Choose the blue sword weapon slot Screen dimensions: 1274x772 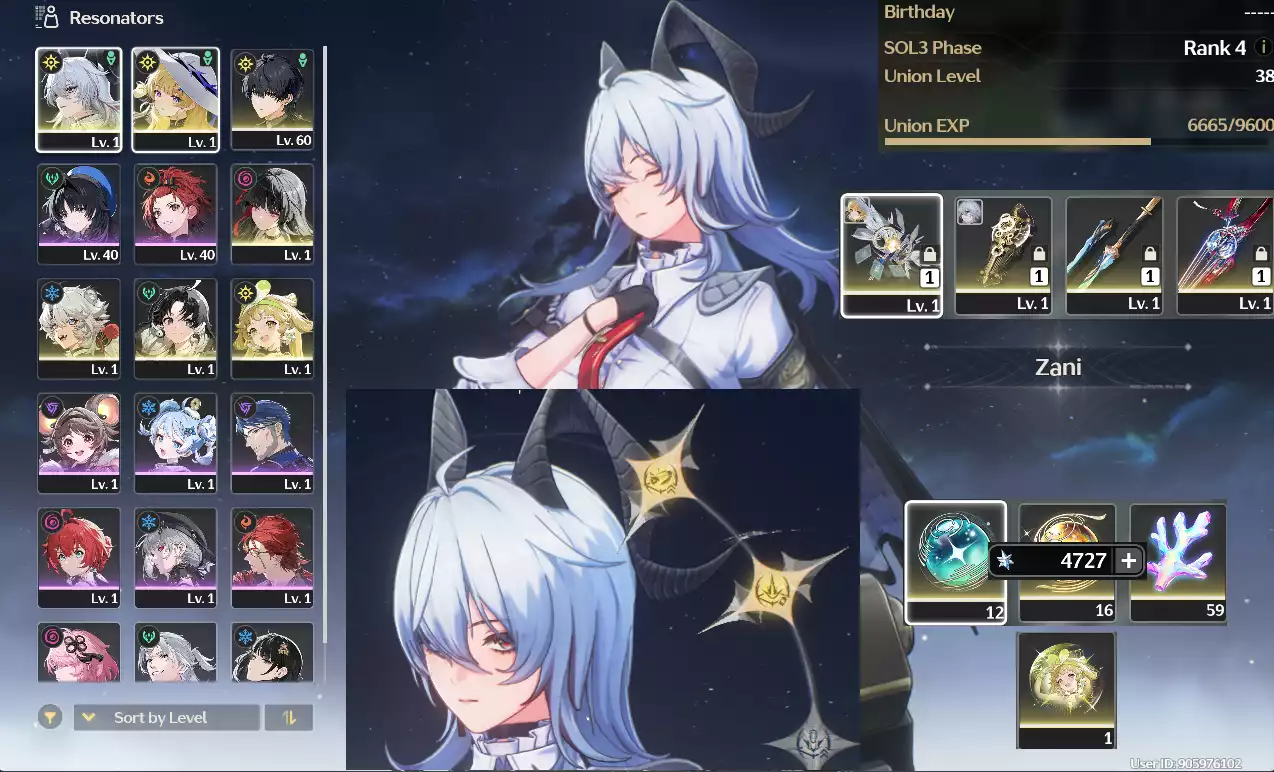coord(1114,255)
